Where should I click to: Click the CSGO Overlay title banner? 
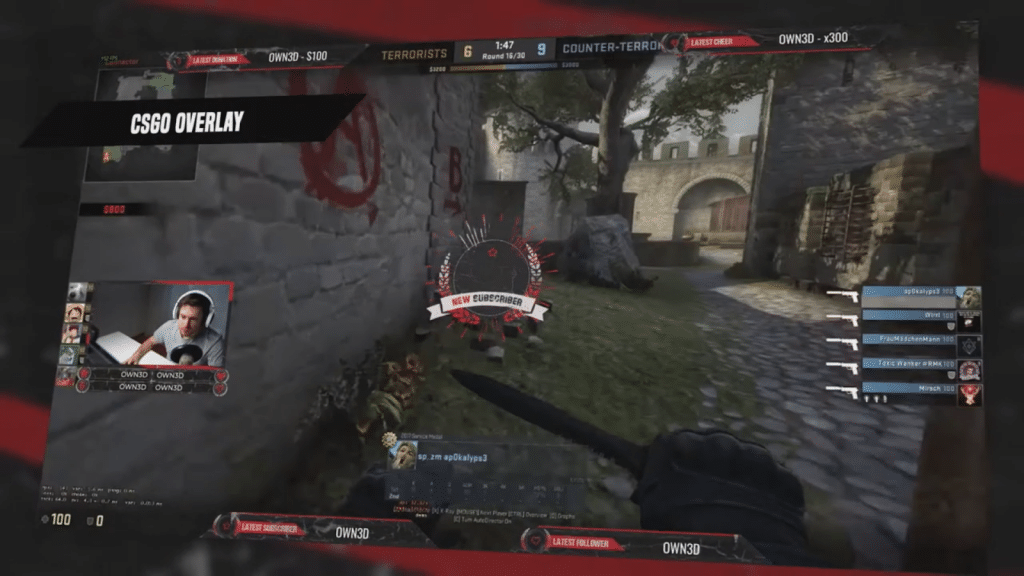[188, 124]
